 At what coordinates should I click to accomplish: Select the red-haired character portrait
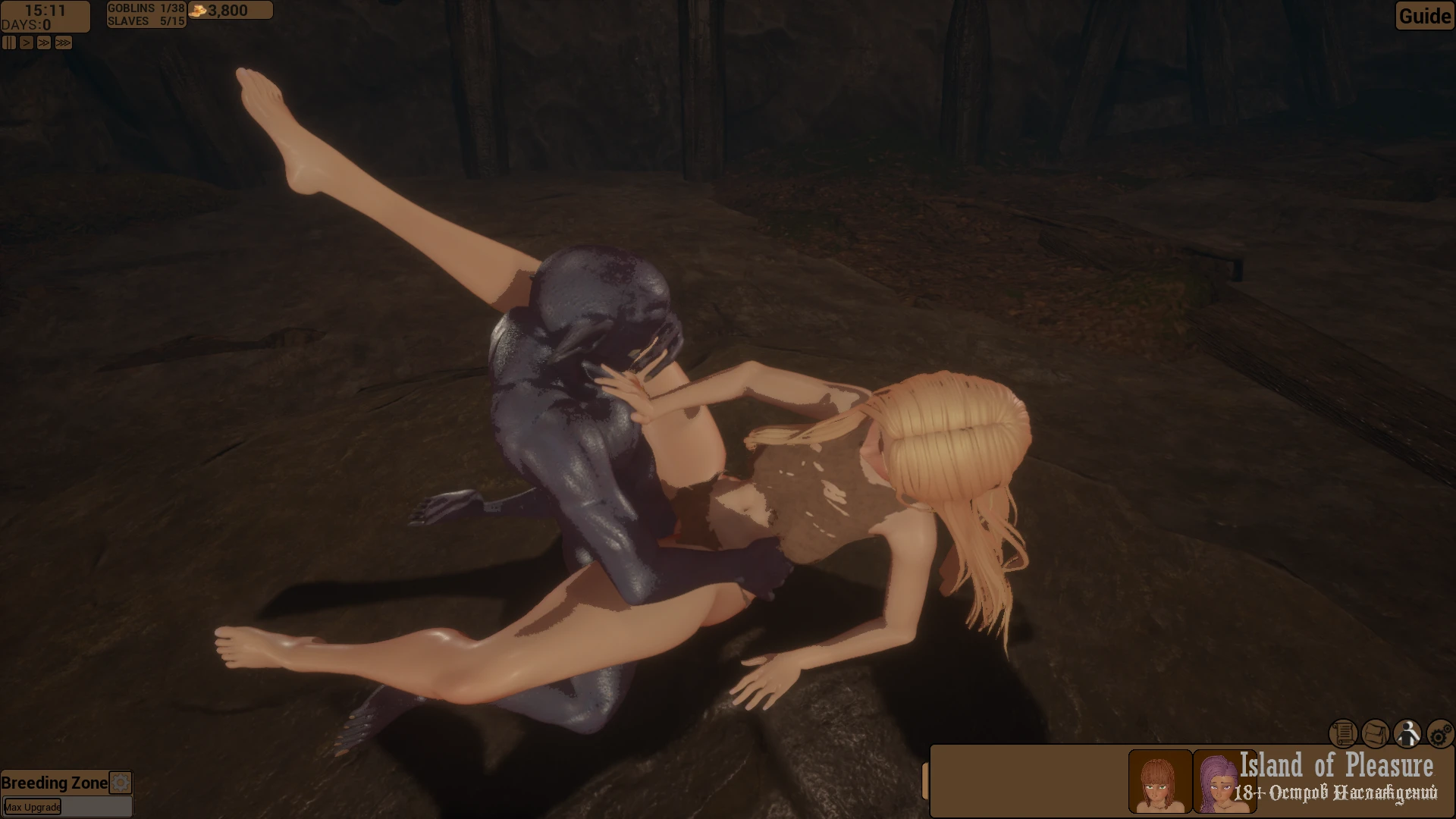(1159, 781)
